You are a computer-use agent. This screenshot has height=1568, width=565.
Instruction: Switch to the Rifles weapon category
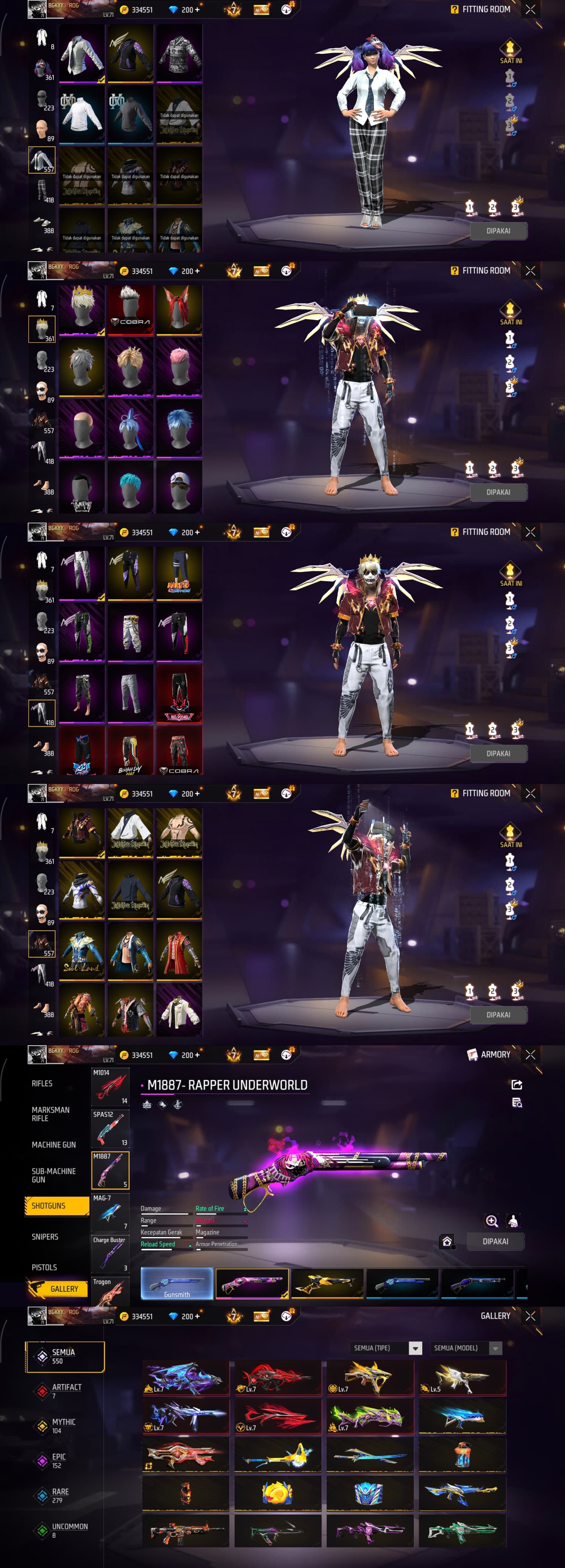[42, 1083]
